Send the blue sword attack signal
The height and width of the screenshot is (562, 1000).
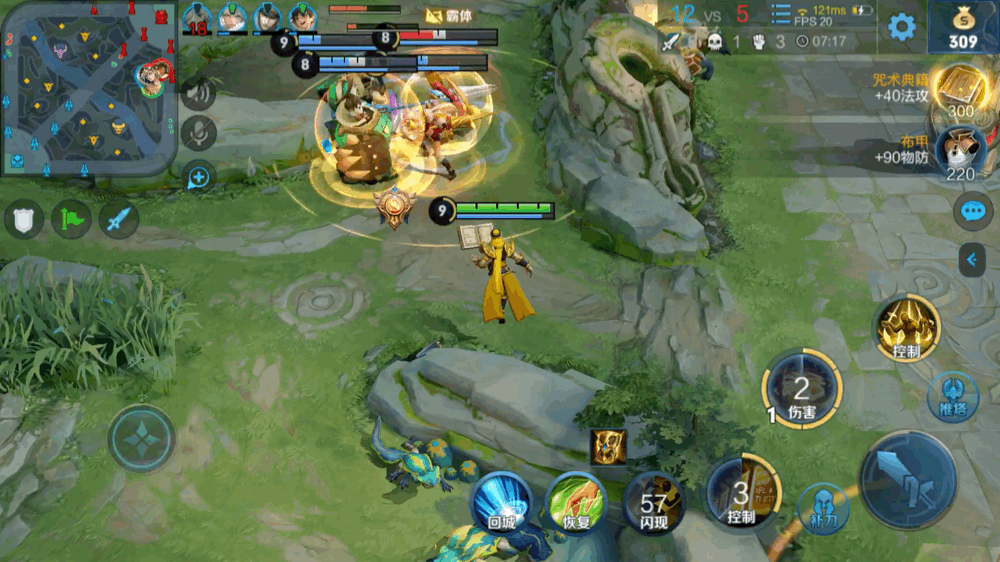click(x=118, y=219)
